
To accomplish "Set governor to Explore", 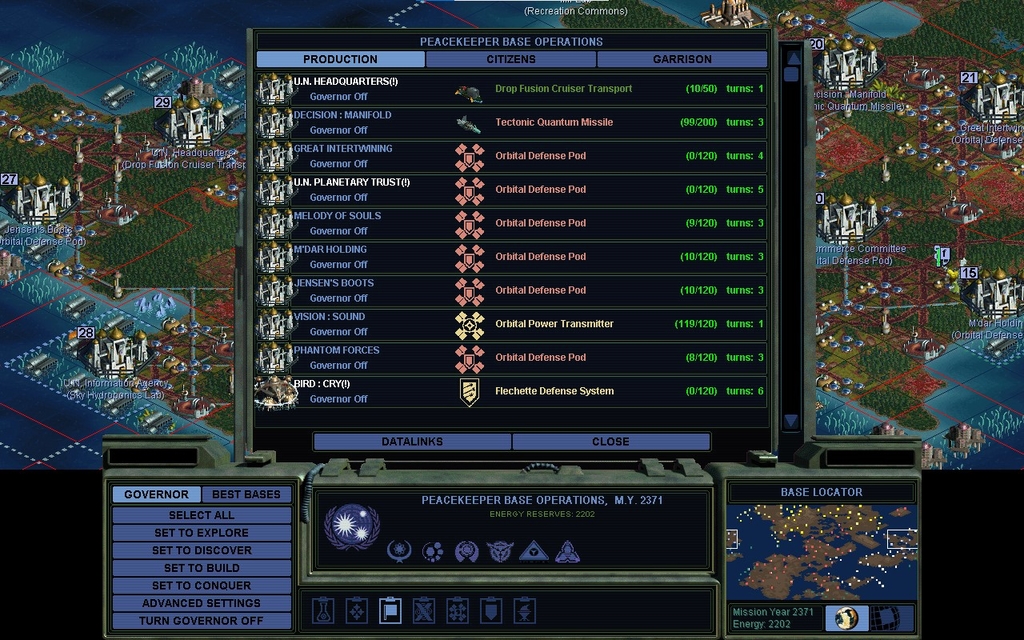I will click(201, 533).
